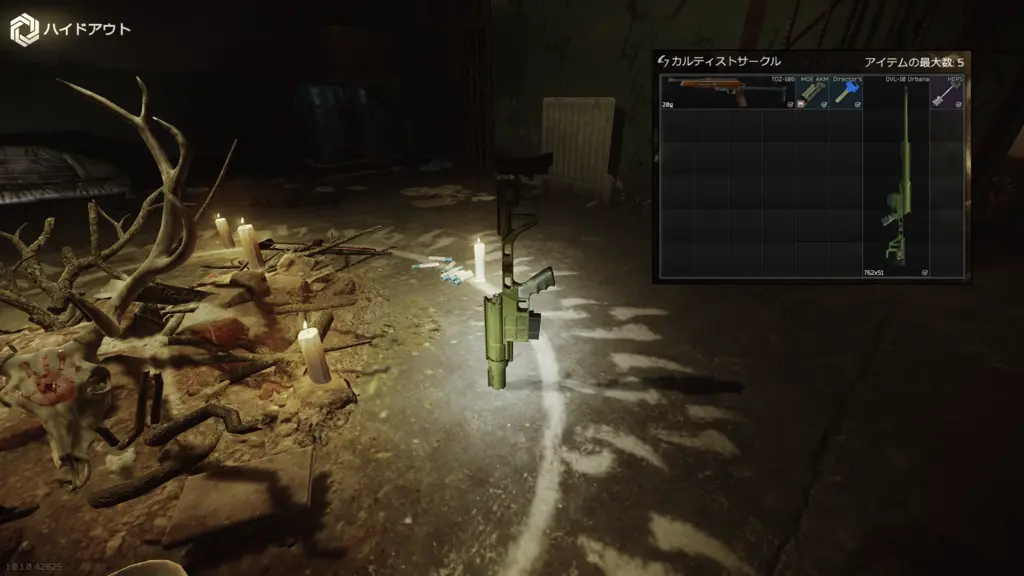Viewport: 1024px width, 576px height.
Task: Click the HEPS hammer item slot
Action: click(x=947, y=93)
